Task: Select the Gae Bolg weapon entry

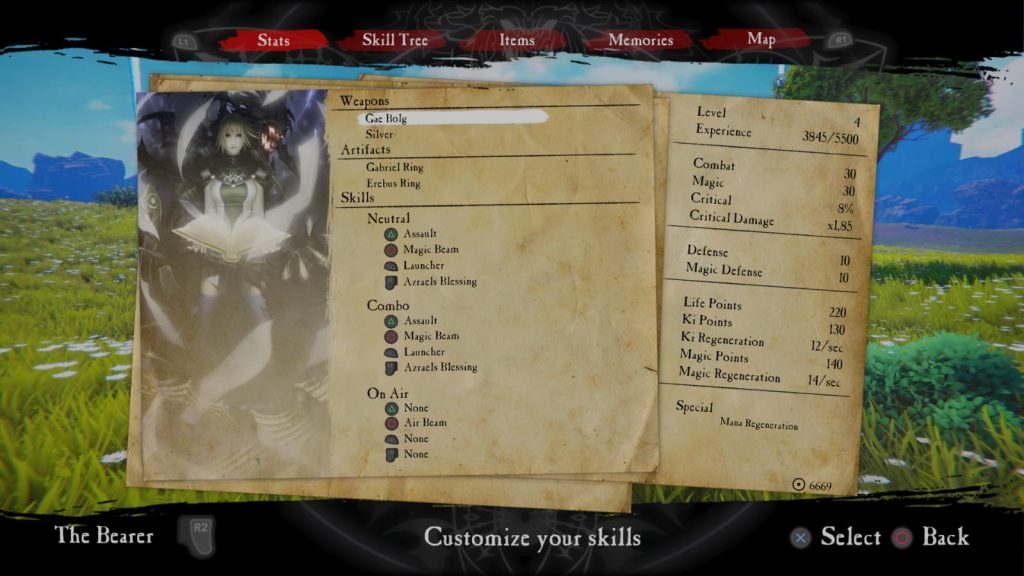Action: coord(386,118)
